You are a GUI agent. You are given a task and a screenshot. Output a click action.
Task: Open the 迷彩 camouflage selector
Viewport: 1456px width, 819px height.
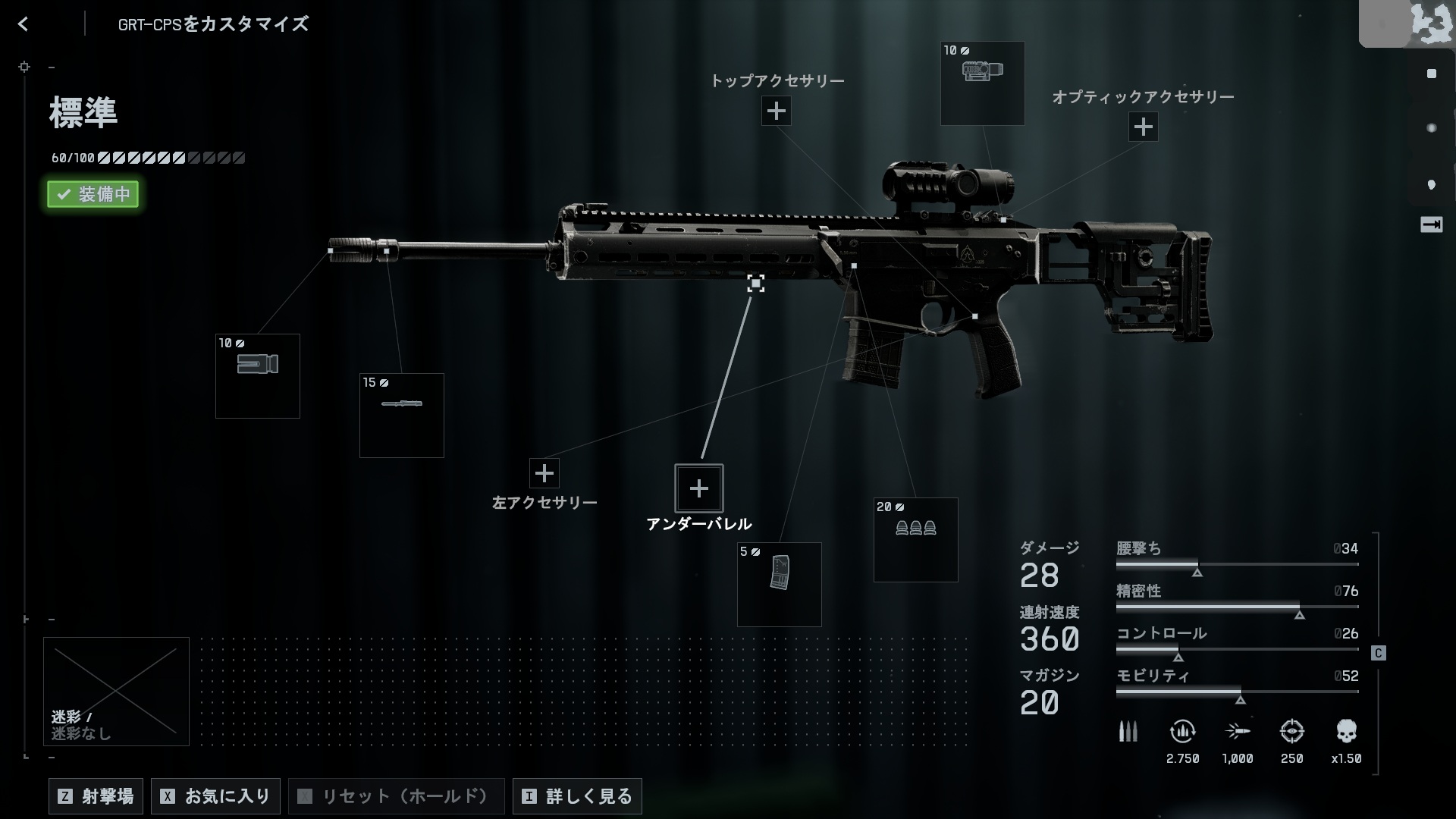[116, 691]
